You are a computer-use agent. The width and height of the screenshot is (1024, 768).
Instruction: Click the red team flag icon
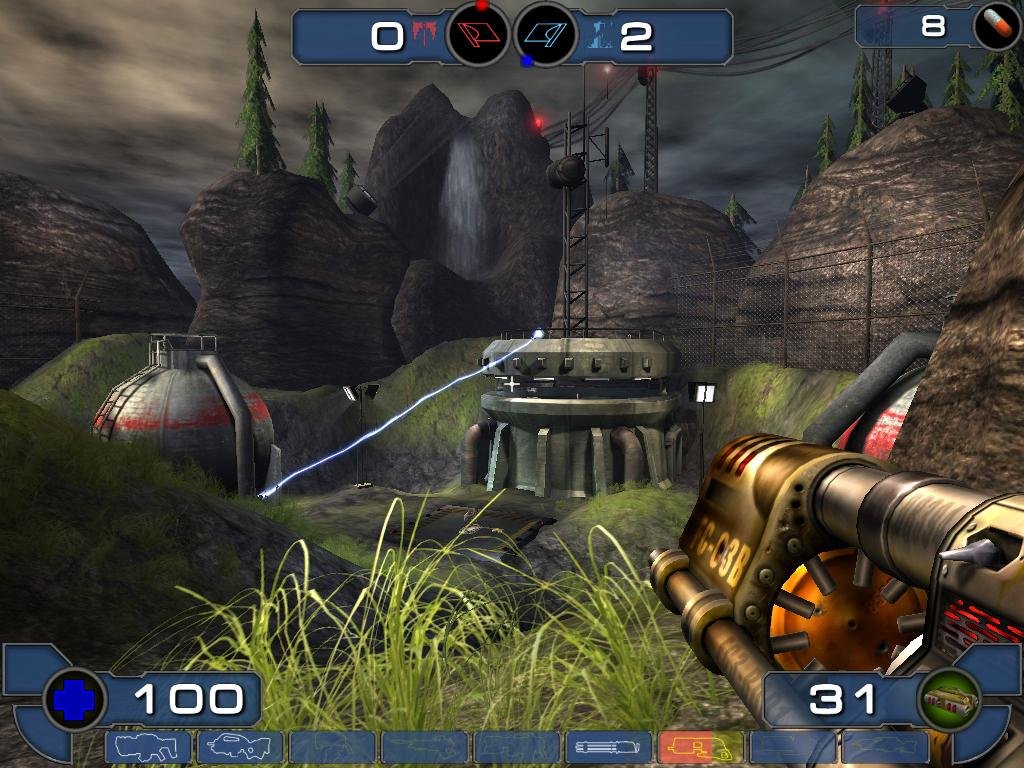(x=478, y=37)
